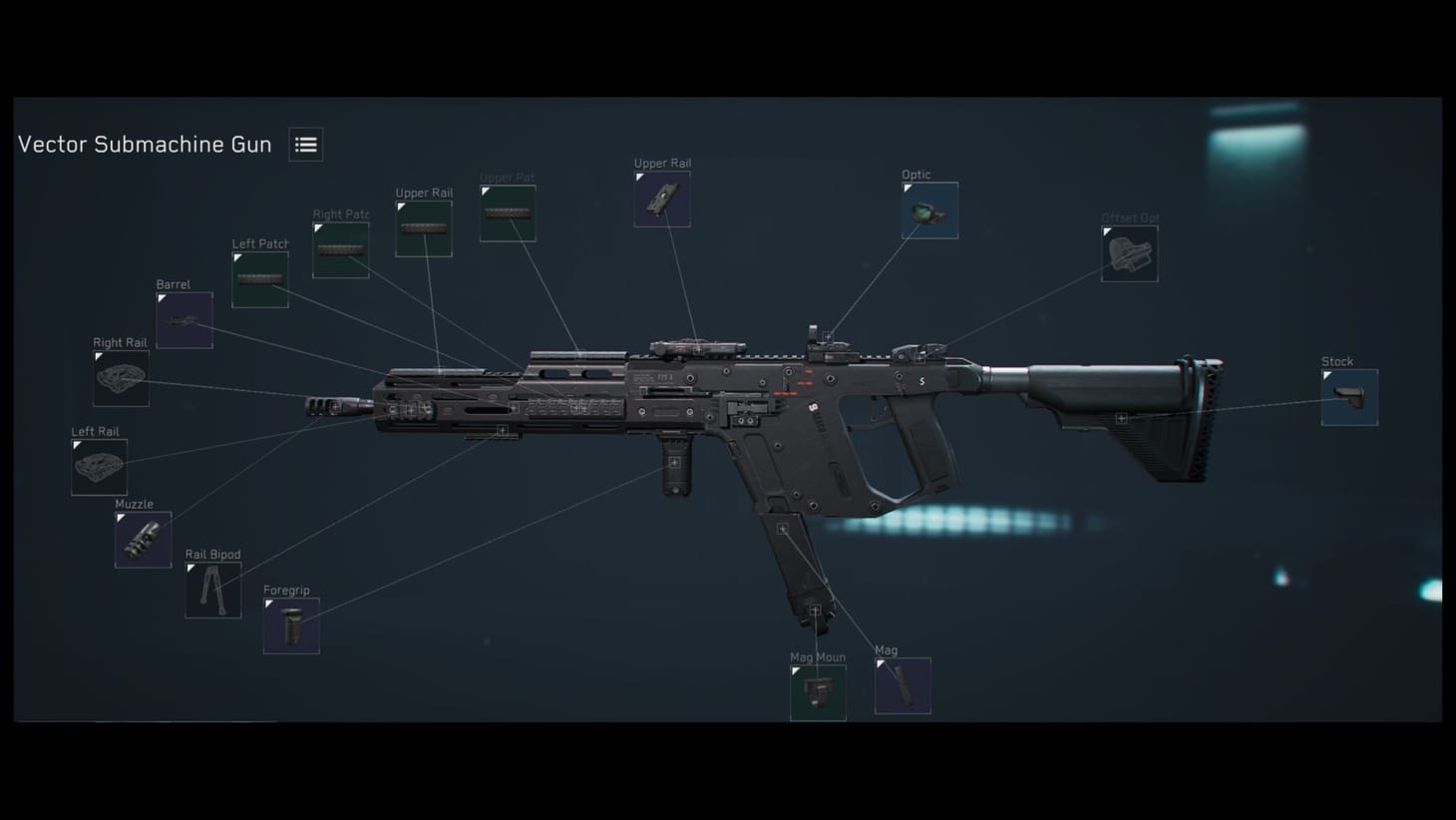The height and width of the screenshot is (820, 1456).
Task: Select the Rail Bipod slot
Action: click(x=212, y=589)
